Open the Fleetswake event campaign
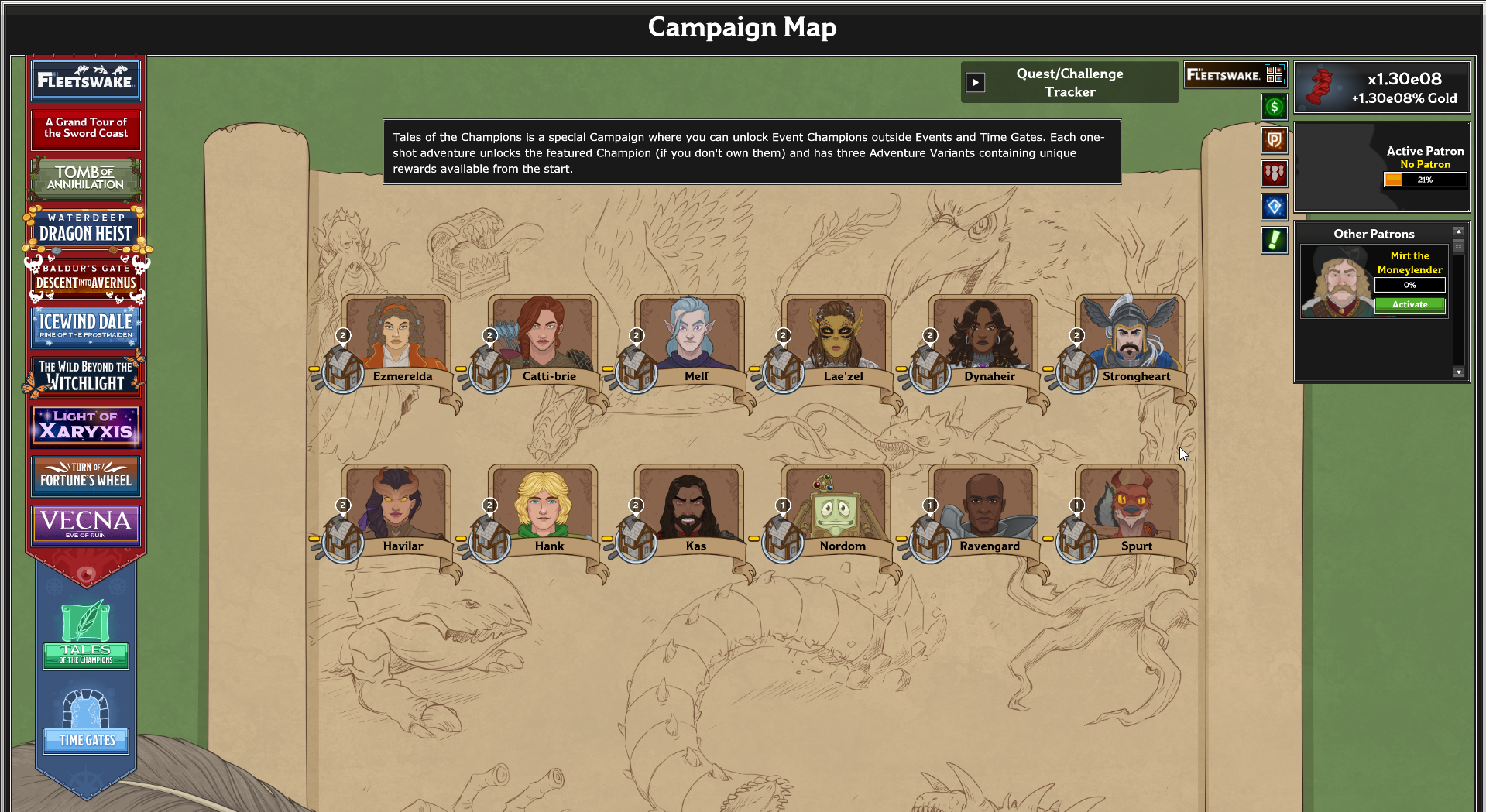 (x=85, y=81)
